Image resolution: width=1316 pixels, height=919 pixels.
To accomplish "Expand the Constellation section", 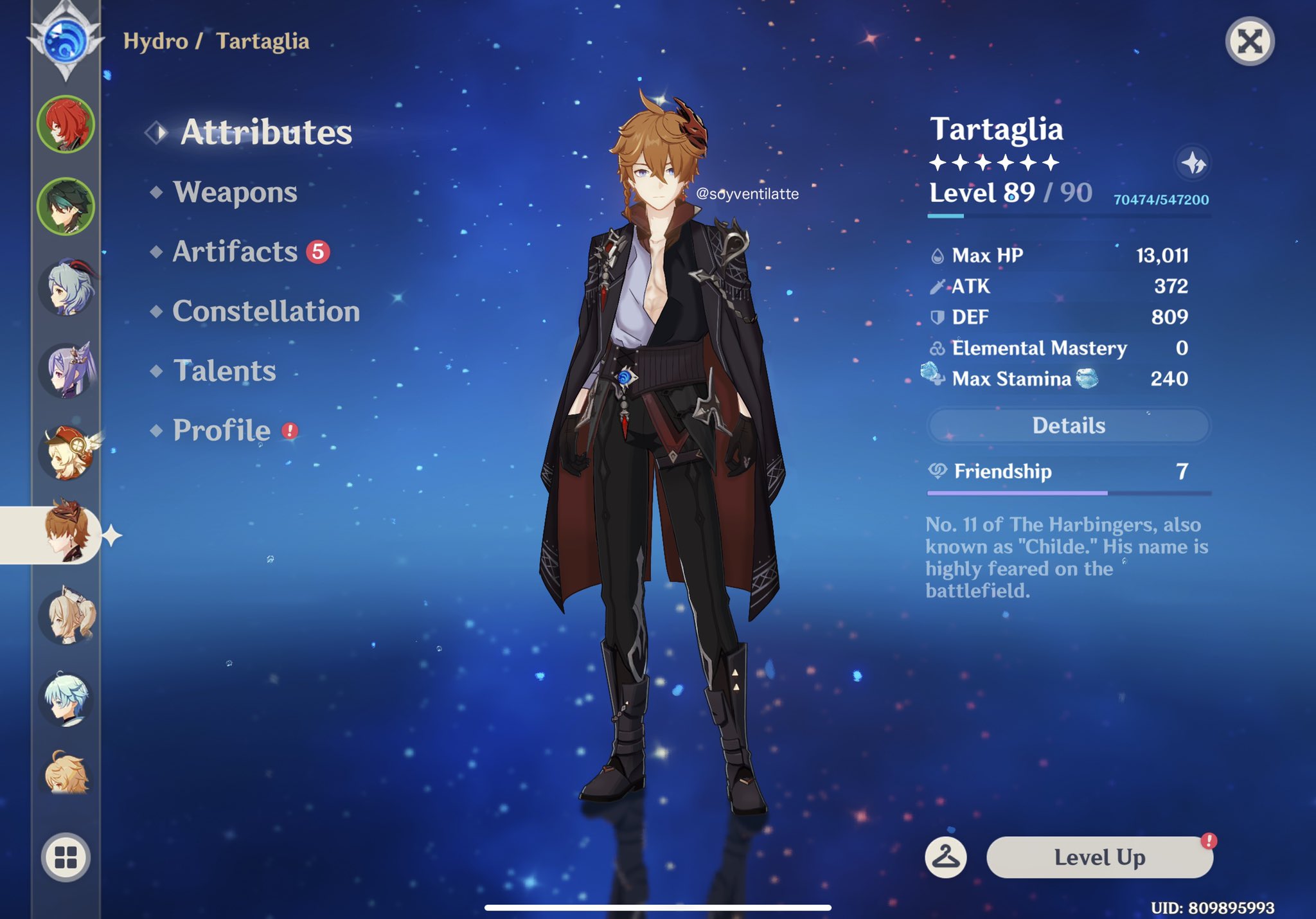I will (x=265, y=312).
